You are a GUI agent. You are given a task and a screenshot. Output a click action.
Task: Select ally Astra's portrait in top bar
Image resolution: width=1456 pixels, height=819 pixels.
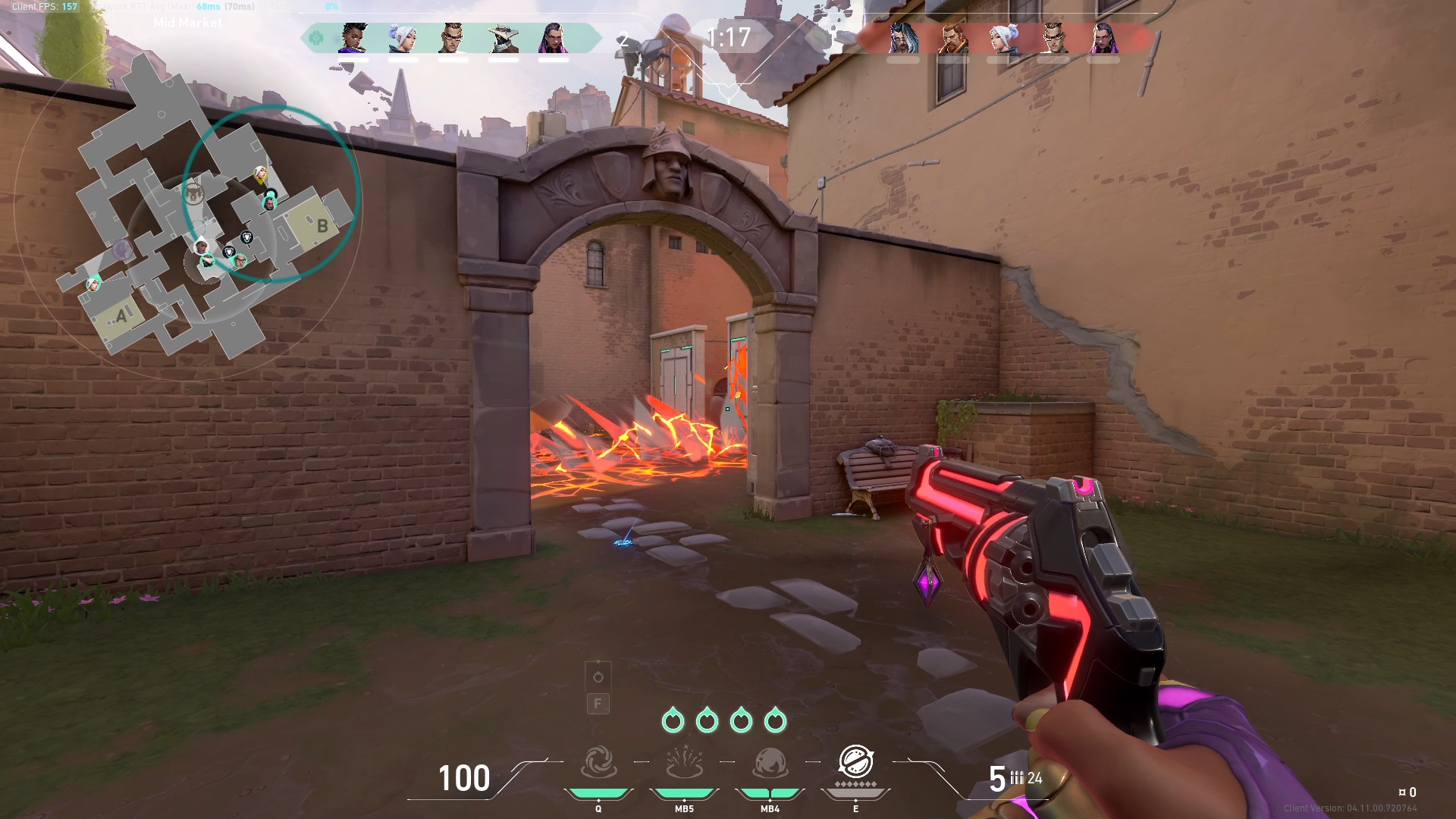tap(353, 38)
